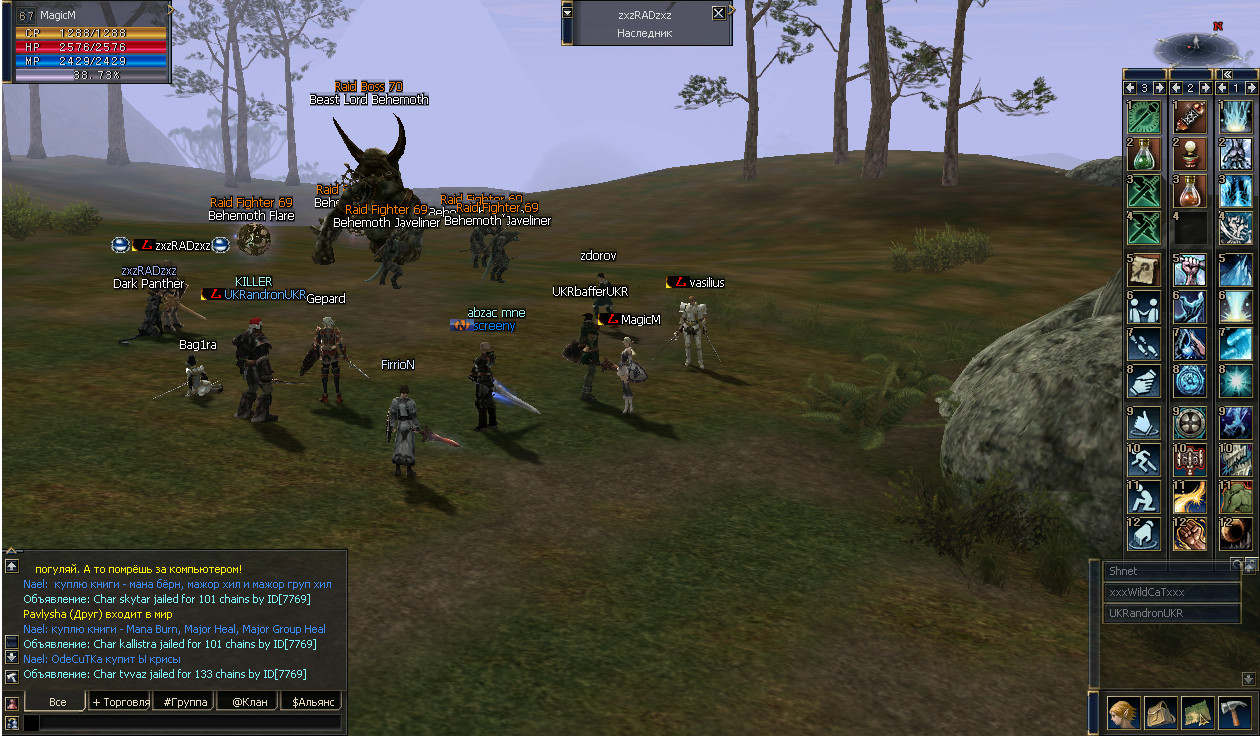The image size is (1260, 736).
Task: Open the $Альянс chat tab
Action: 311,702
